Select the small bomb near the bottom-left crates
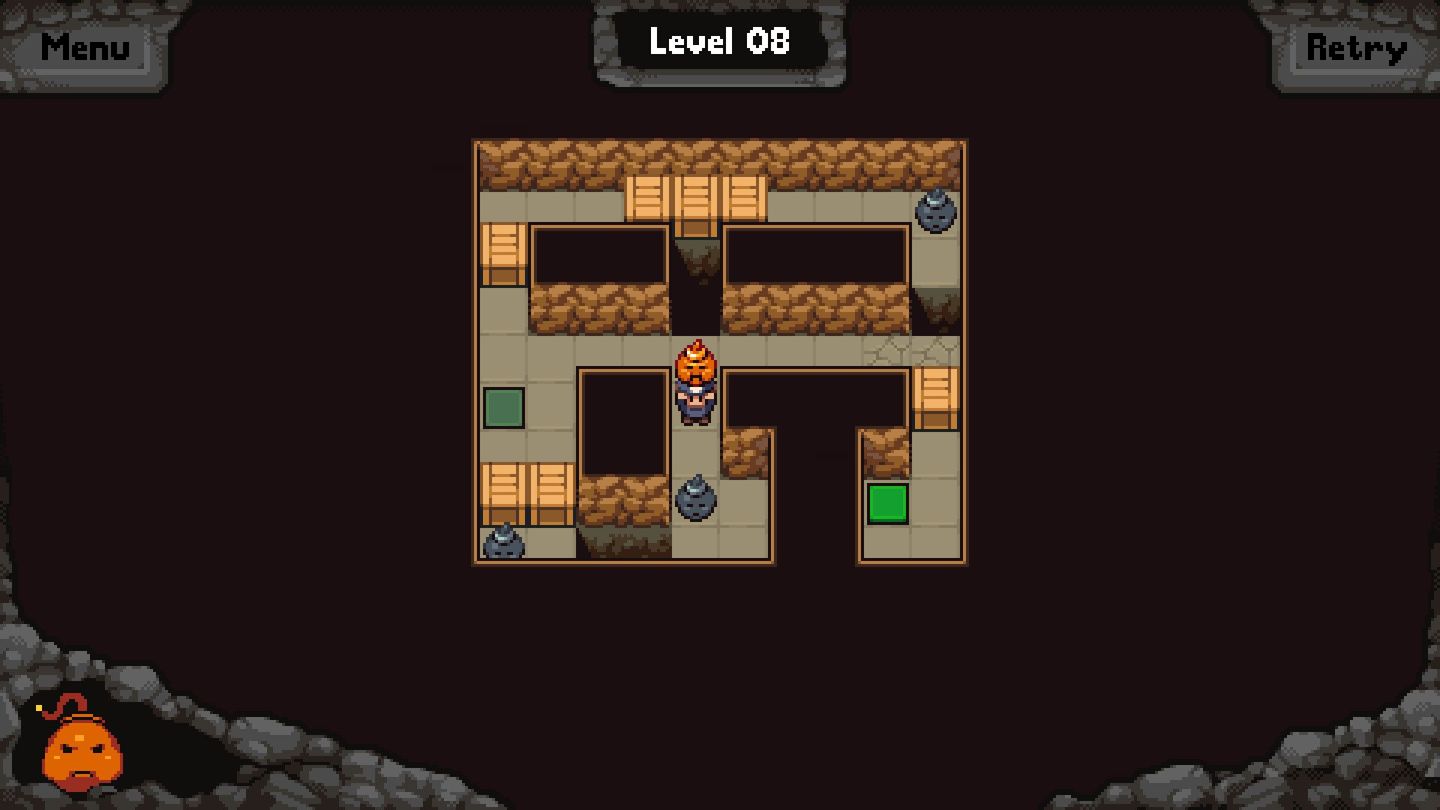1440x810 pixels. tap(503, 542)
